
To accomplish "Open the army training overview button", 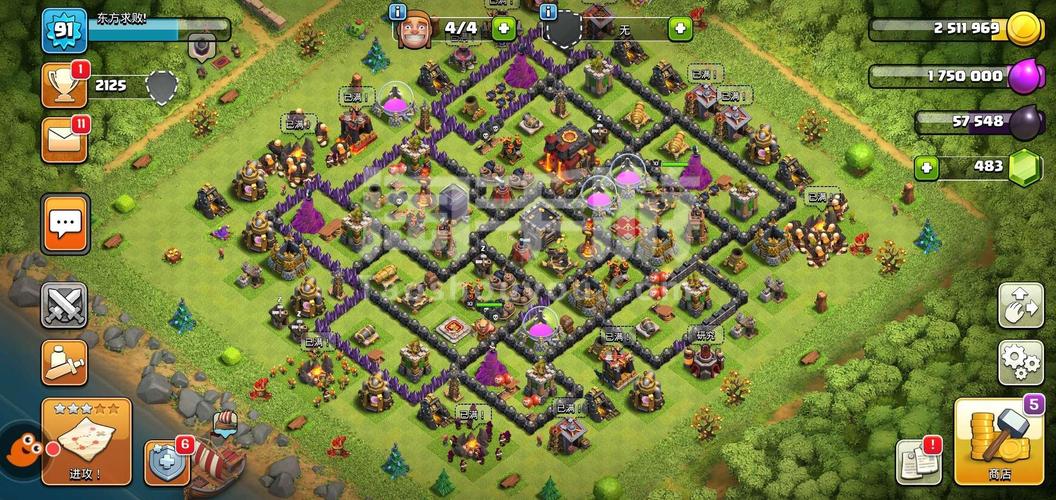I will 63,362.
